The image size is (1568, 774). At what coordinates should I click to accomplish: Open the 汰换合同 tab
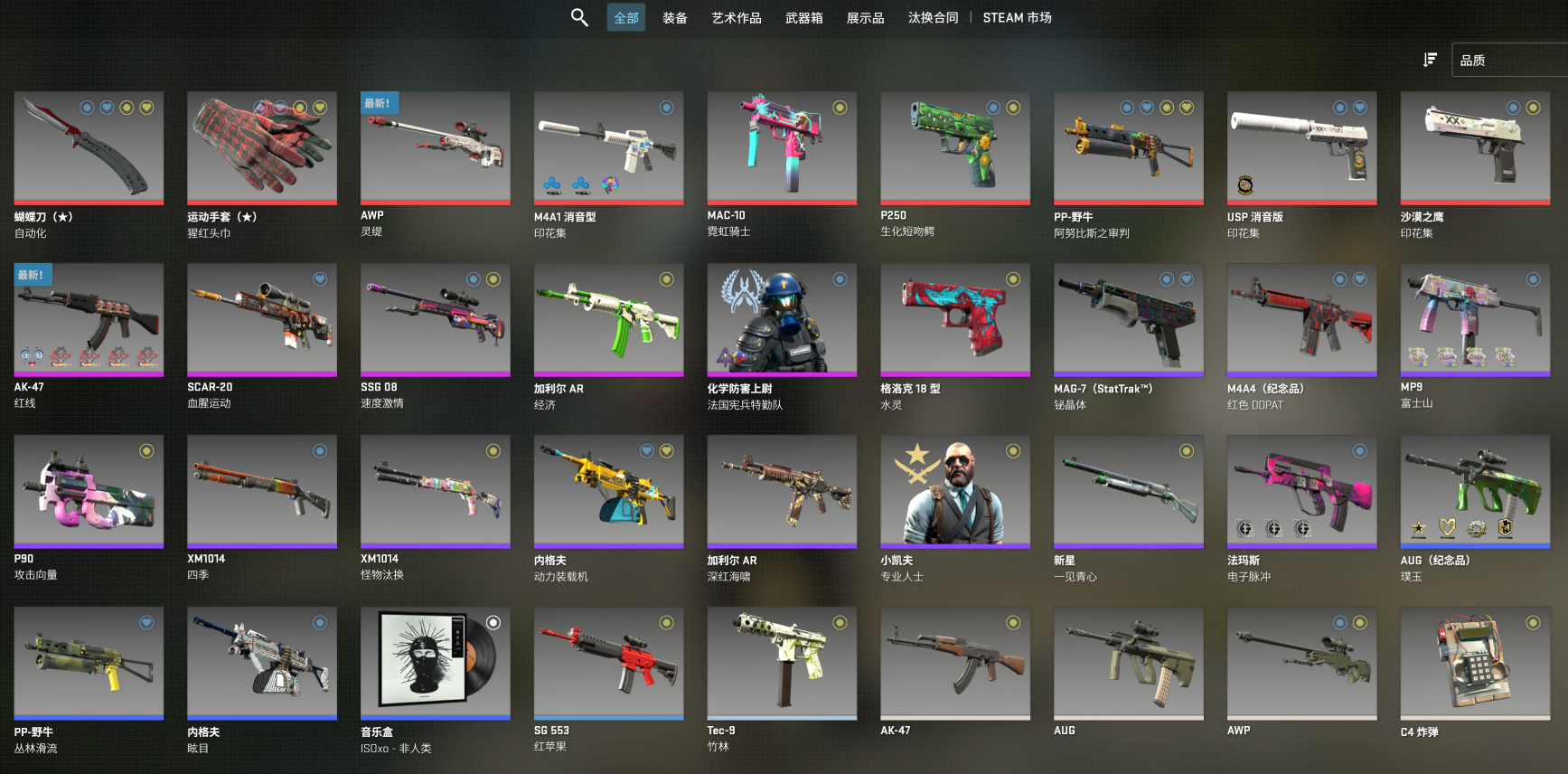(x=933, y=18)
